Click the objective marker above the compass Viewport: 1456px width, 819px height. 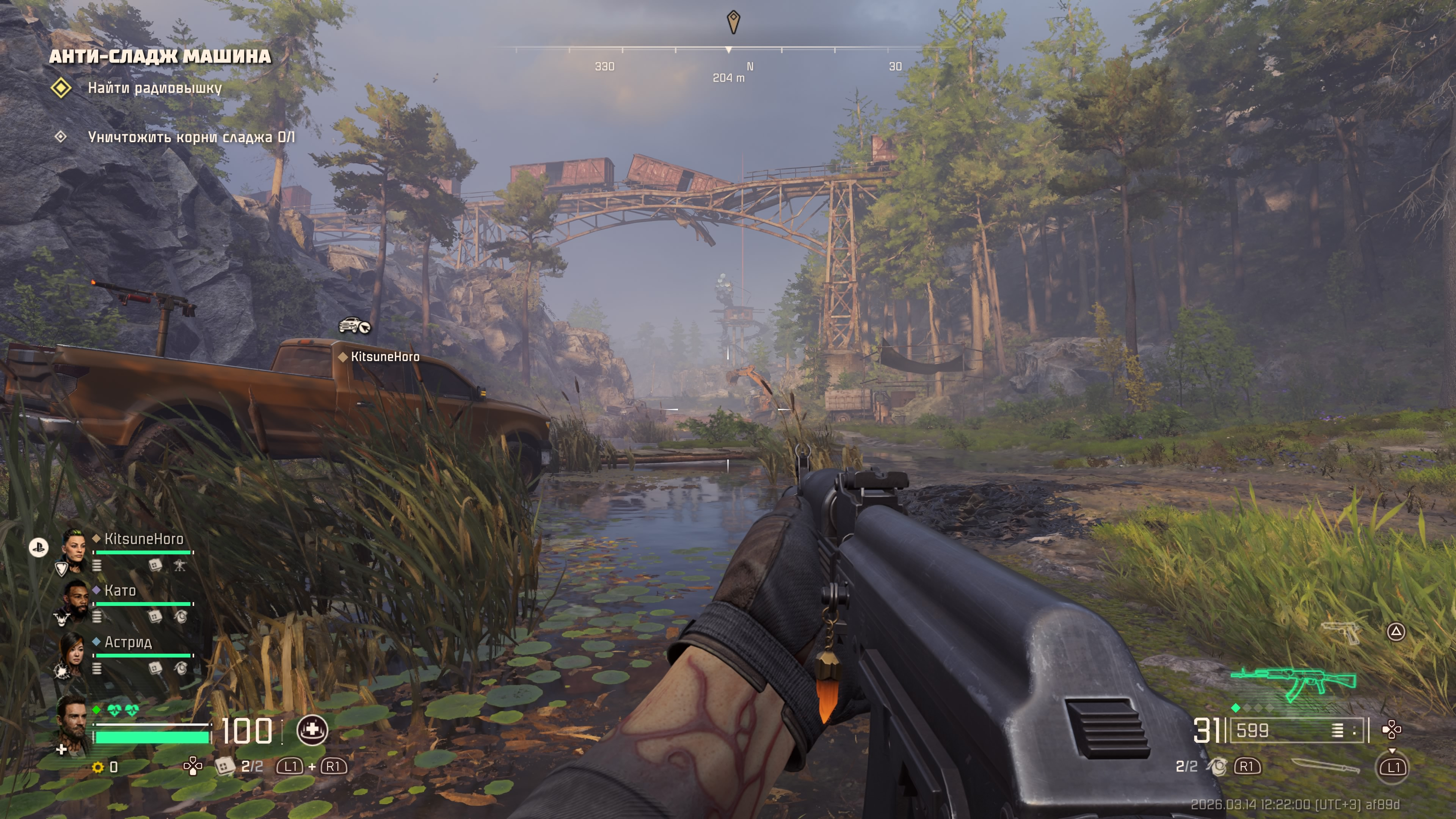tap(733, 22)
